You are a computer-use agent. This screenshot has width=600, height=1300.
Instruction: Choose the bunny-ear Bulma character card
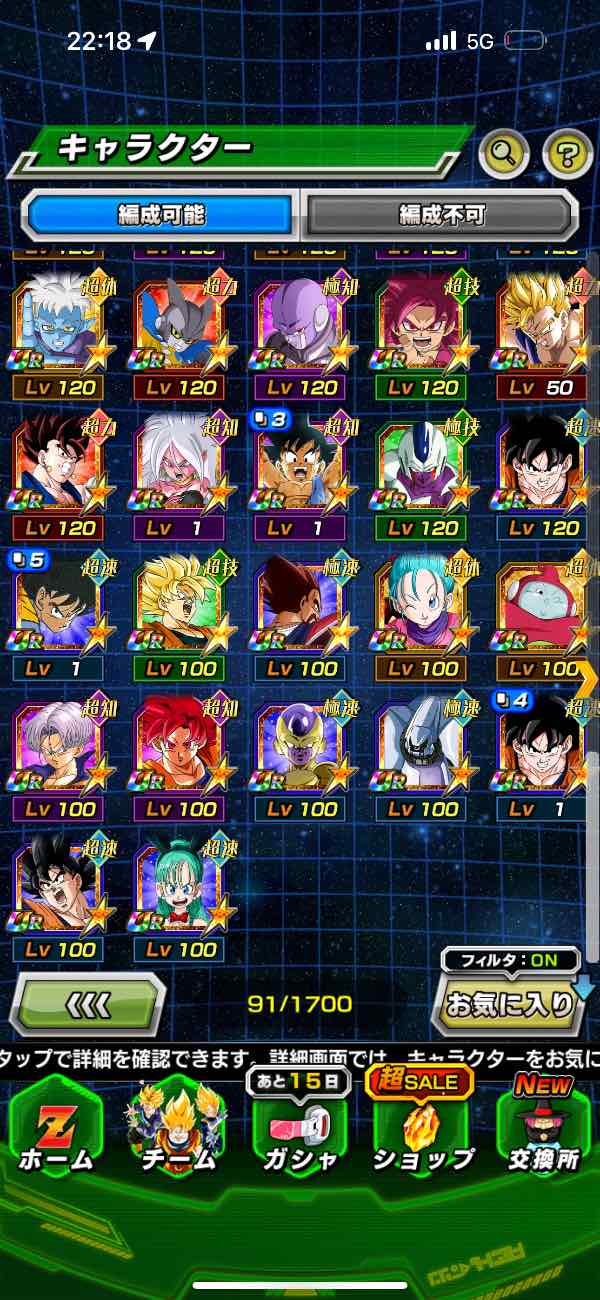[180, 885]
